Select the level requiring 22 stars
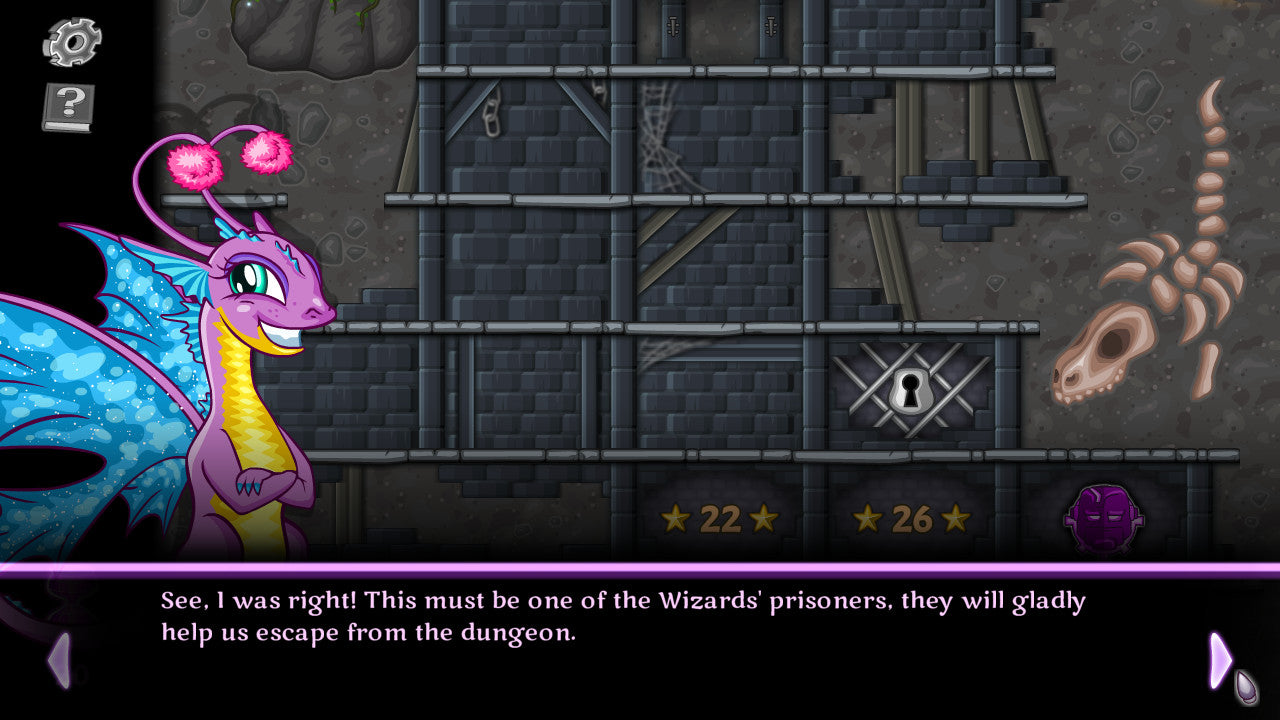The image size is (1280, 720). 719,519
